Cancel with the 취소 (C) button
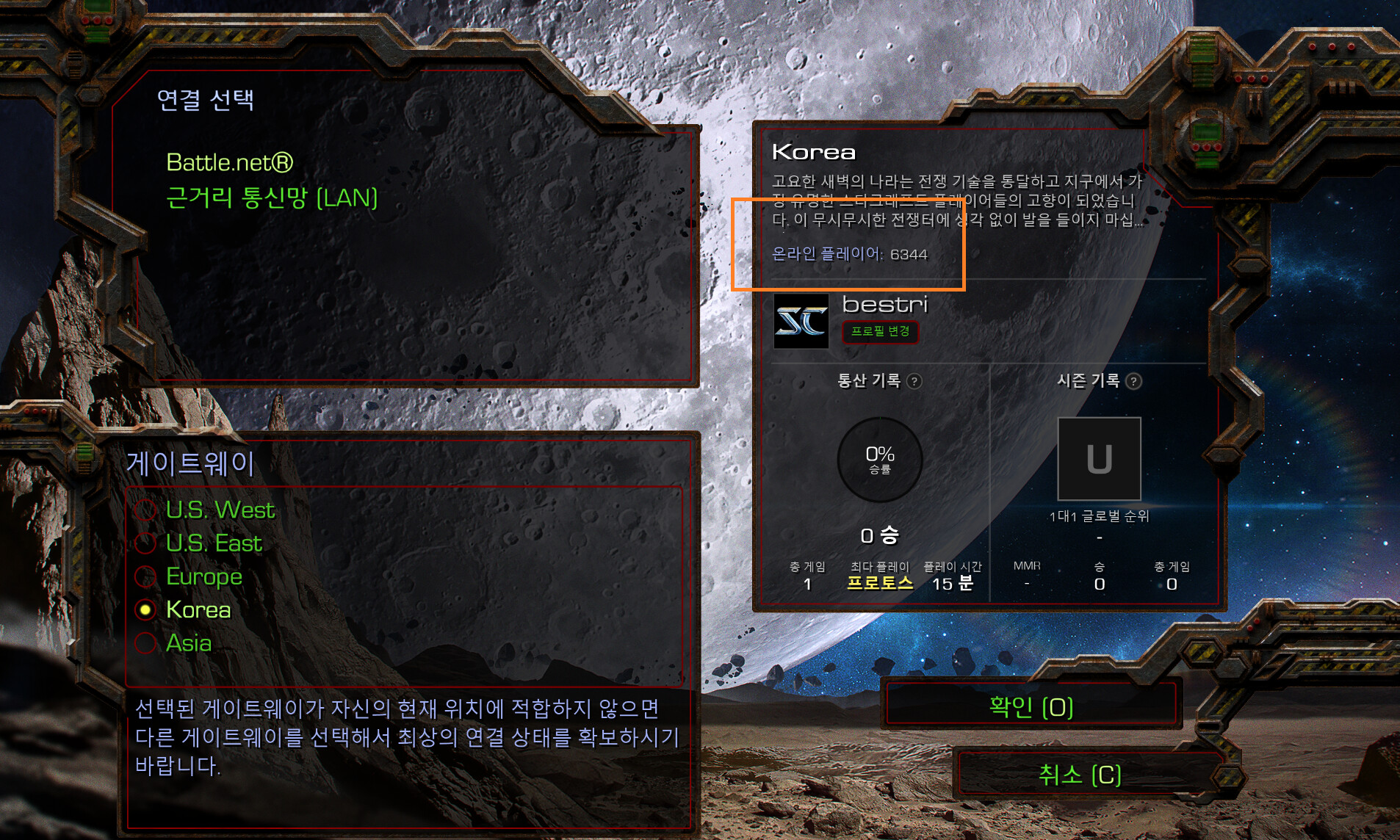 1079,775
